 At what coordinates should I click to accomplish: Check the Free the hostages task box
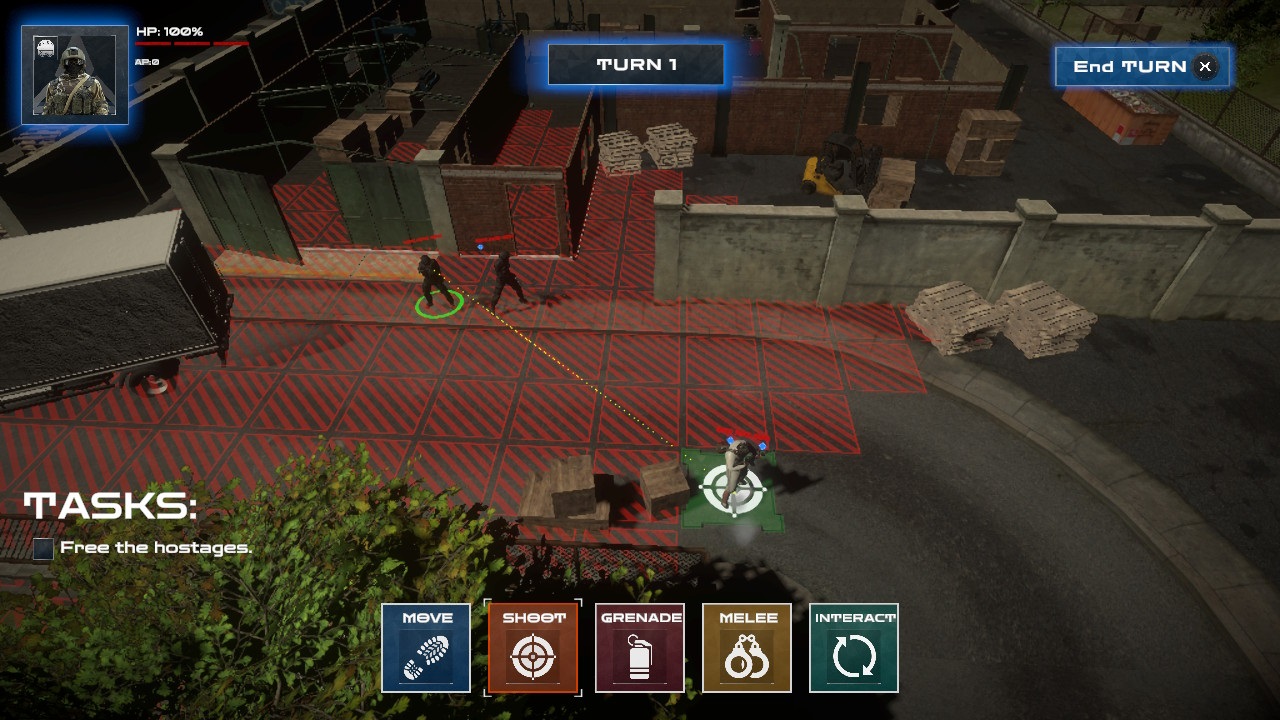tap(41, 548)
